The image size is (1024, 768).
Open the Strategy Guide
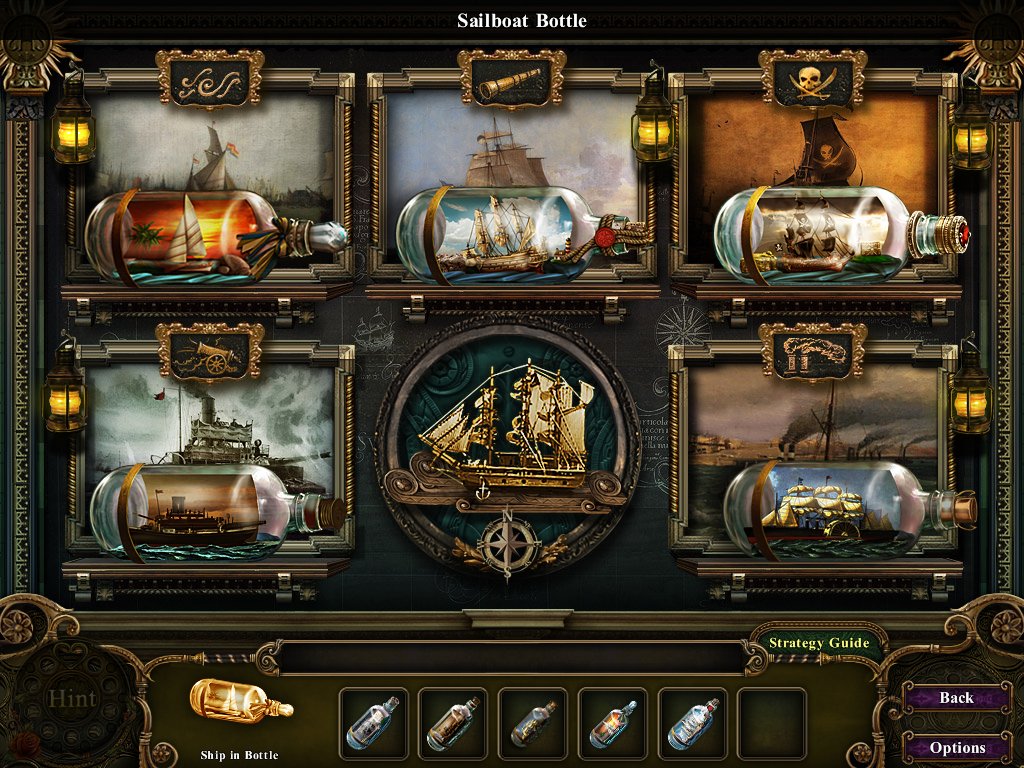point(819,643)
